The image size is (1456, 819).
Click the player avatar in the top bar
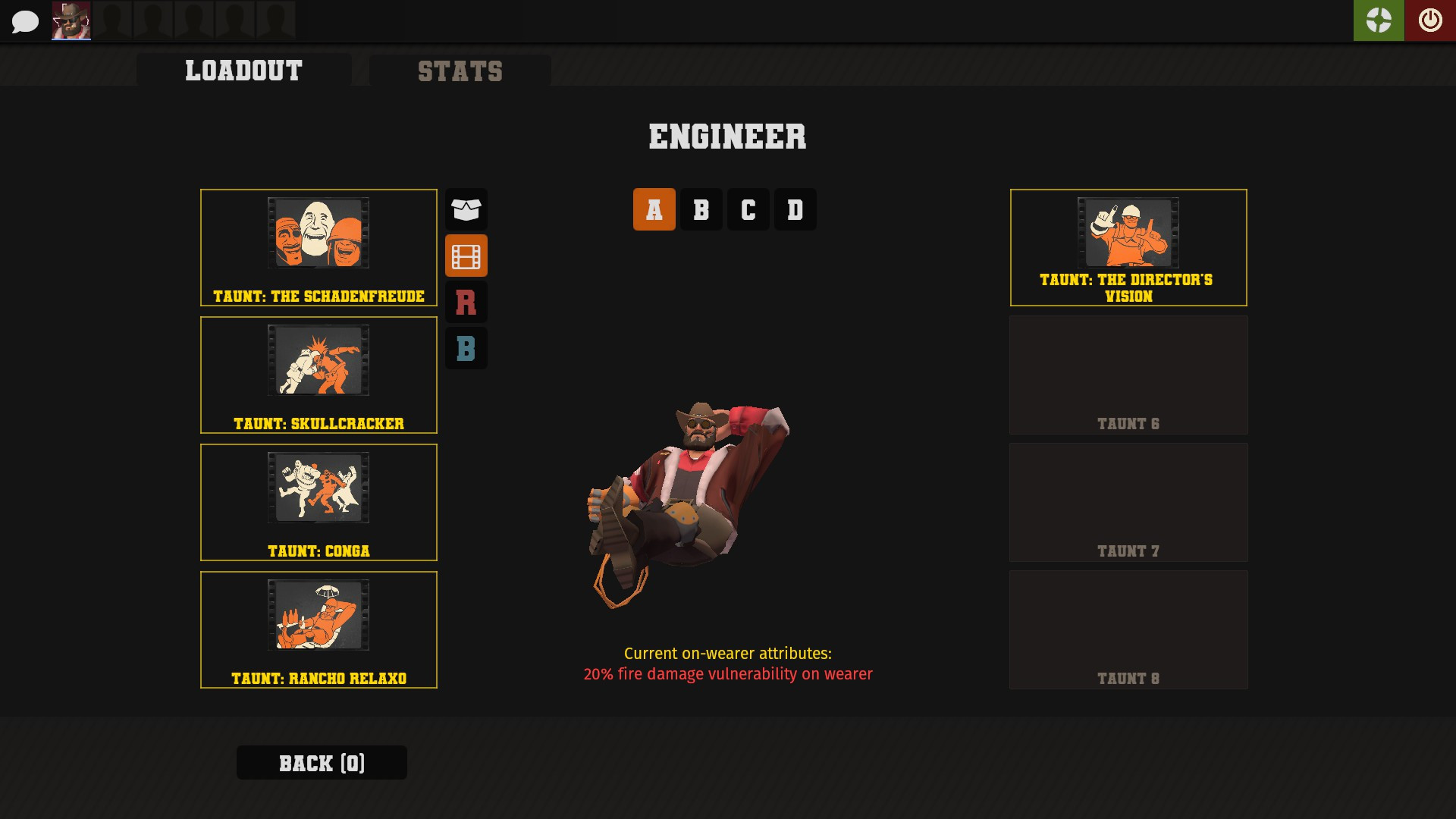71,20
